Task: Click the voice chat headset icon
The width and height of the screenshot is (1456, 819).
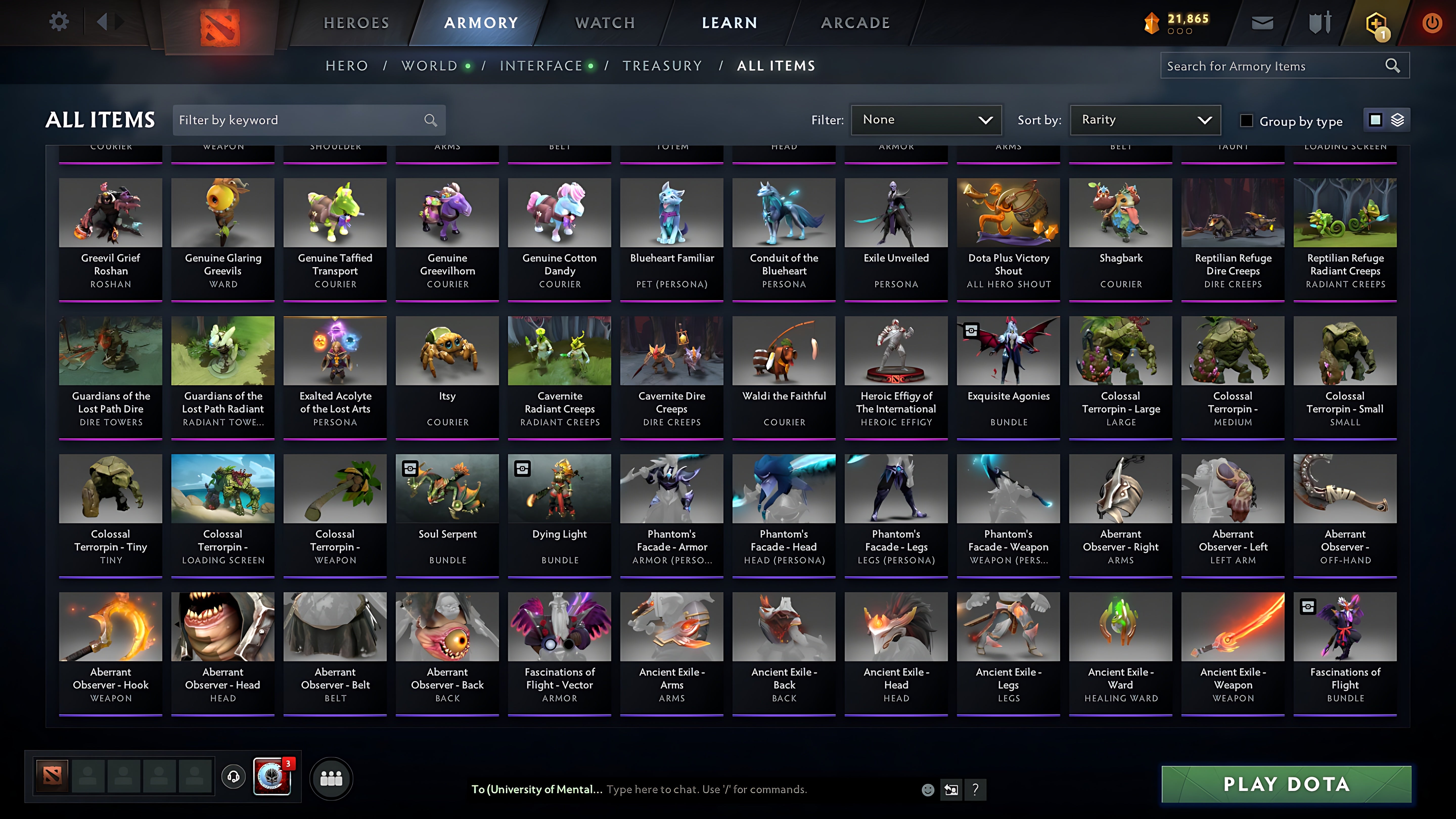Action: point(234,778)
